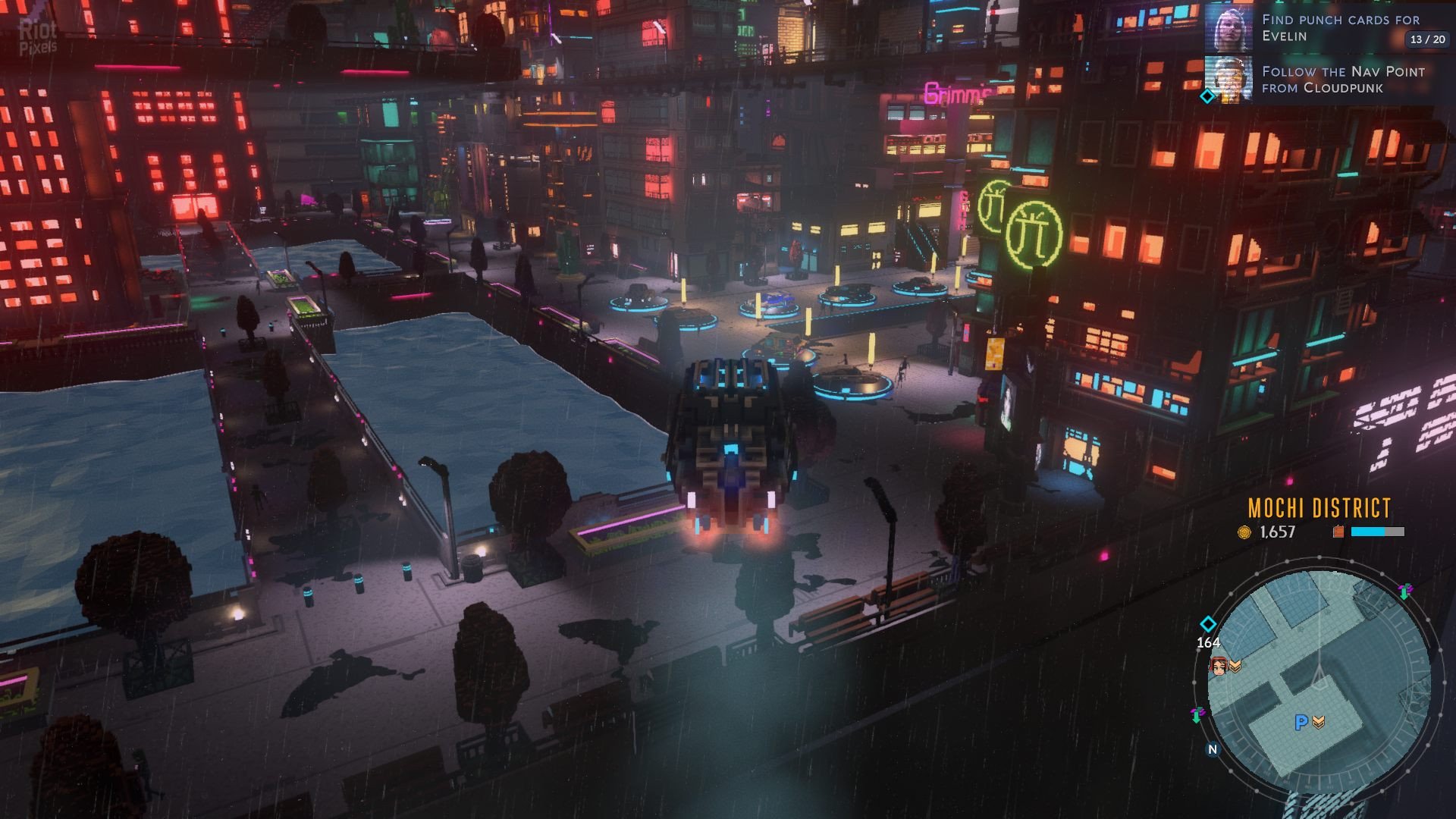
Task: Click the cyan diamond nav point marker by minimap
Action: point(1208,624)
